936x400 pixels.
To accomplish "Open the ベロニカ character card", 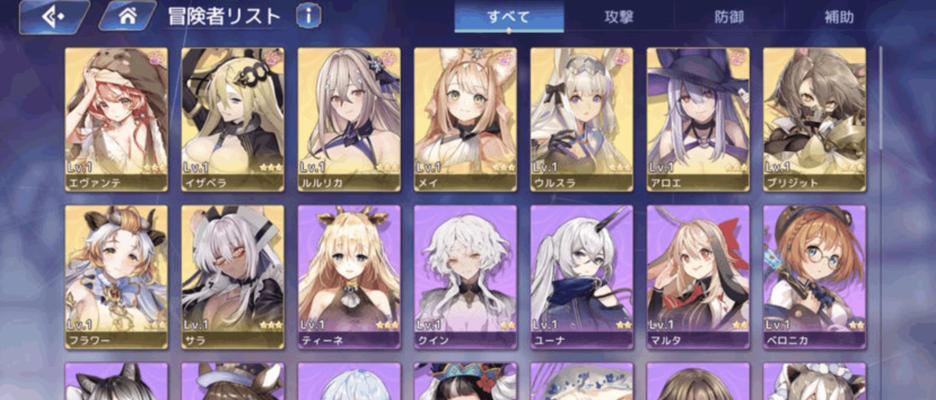I will tap(814, 277).
